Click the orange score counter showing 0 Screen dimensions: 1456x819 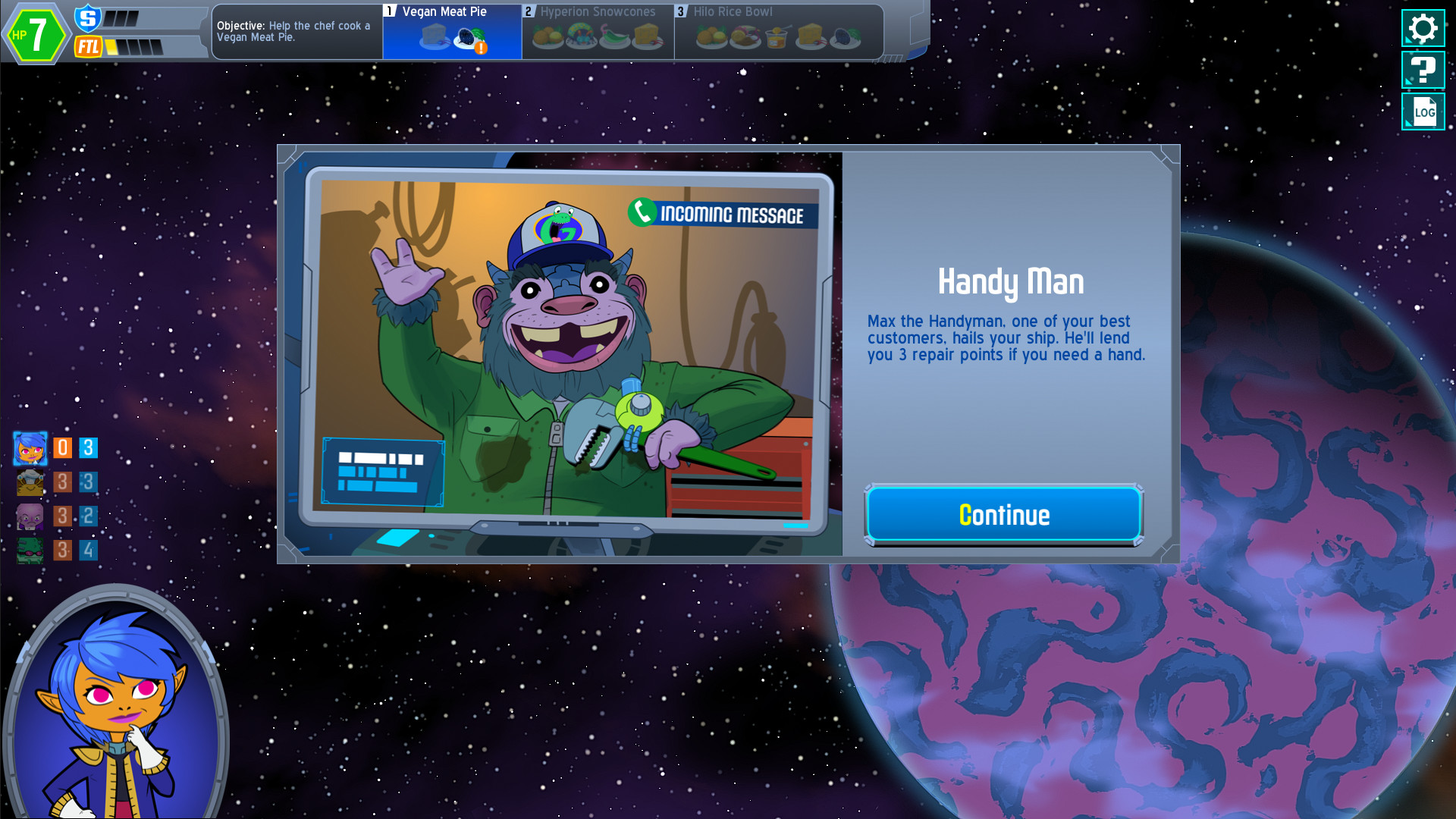click(x=62, y=448)
